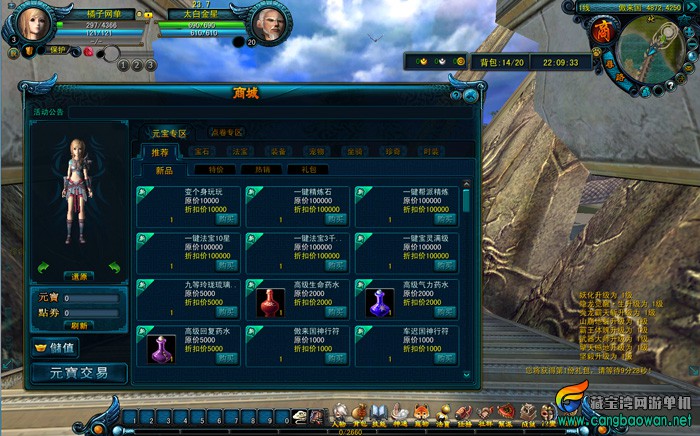700x436 pixels.
Task: Switch to the 点卷专区 section tab
Action: click(226, 132)
